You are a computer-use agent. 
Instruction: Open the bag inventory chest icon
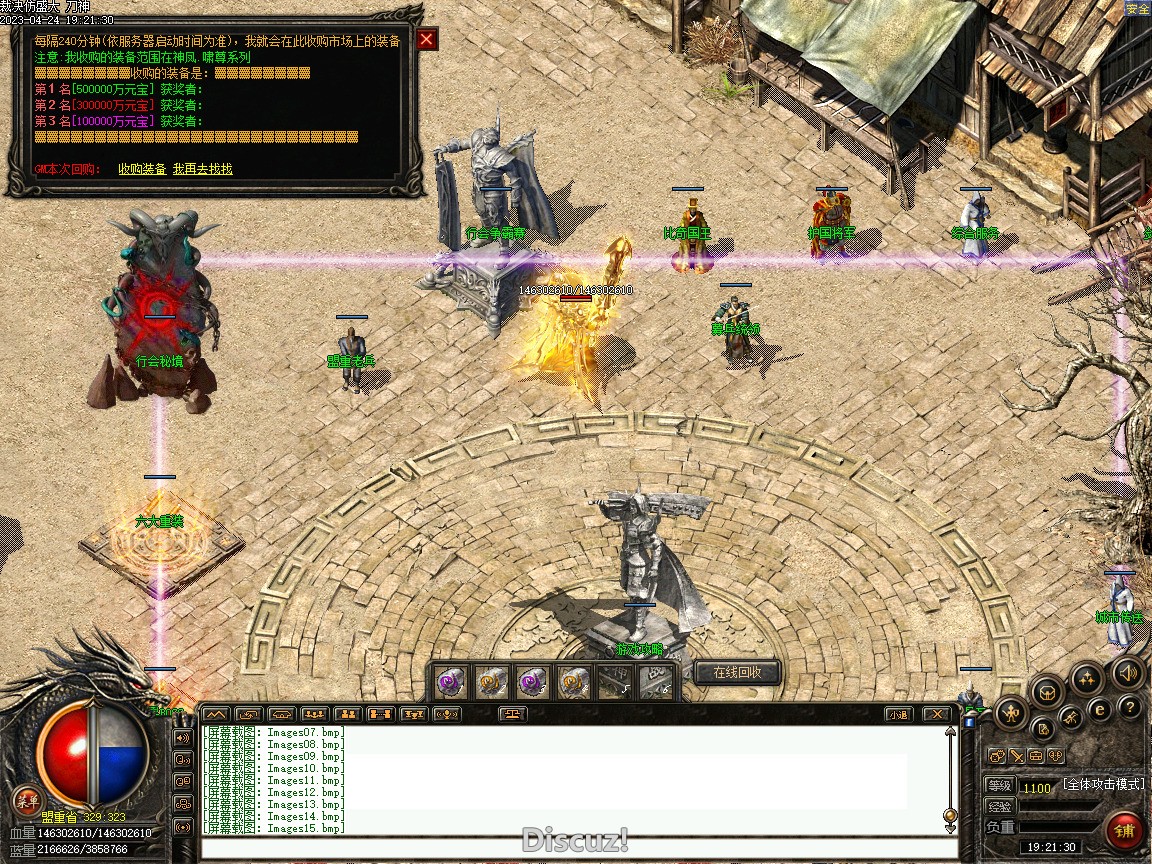point(1047,690)
